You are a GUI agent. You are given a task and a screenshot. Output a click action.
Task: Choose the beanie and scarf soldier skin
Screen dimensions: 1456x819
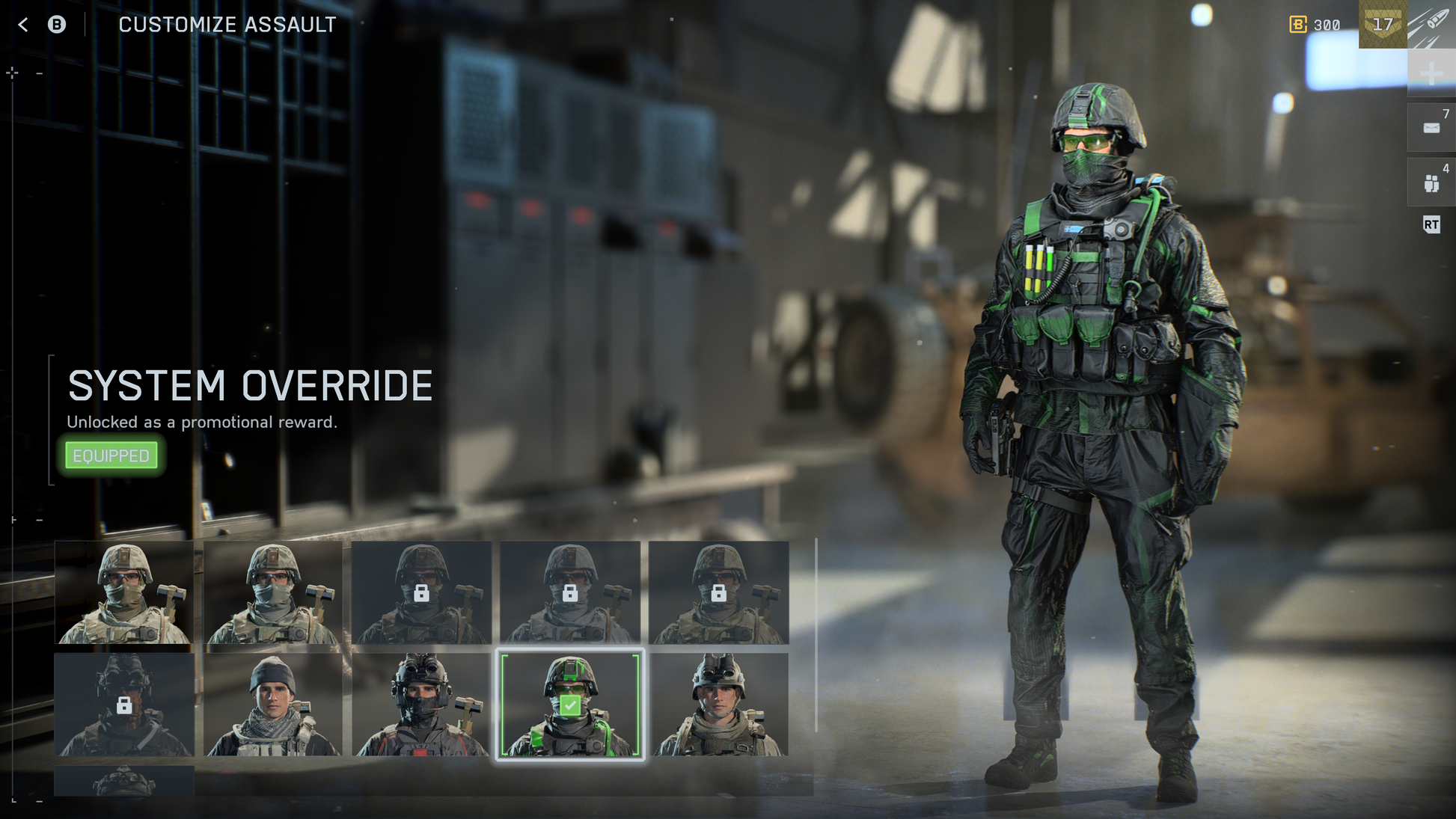tap(272, 704)
